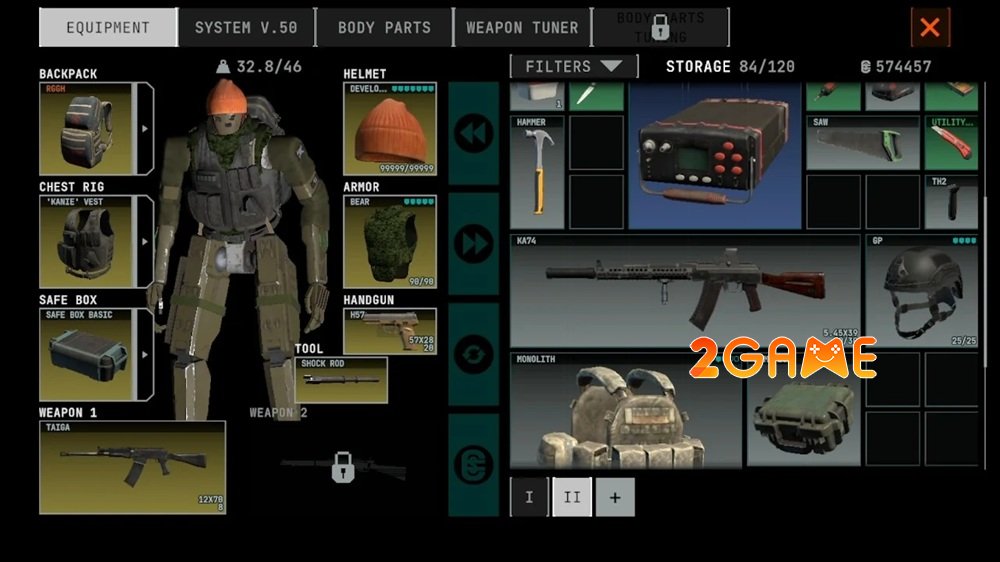The height and width of the screenshot is (562, 1000).
Task: Pick the H57 handgun slot
Action: click(x=390, y=331)
